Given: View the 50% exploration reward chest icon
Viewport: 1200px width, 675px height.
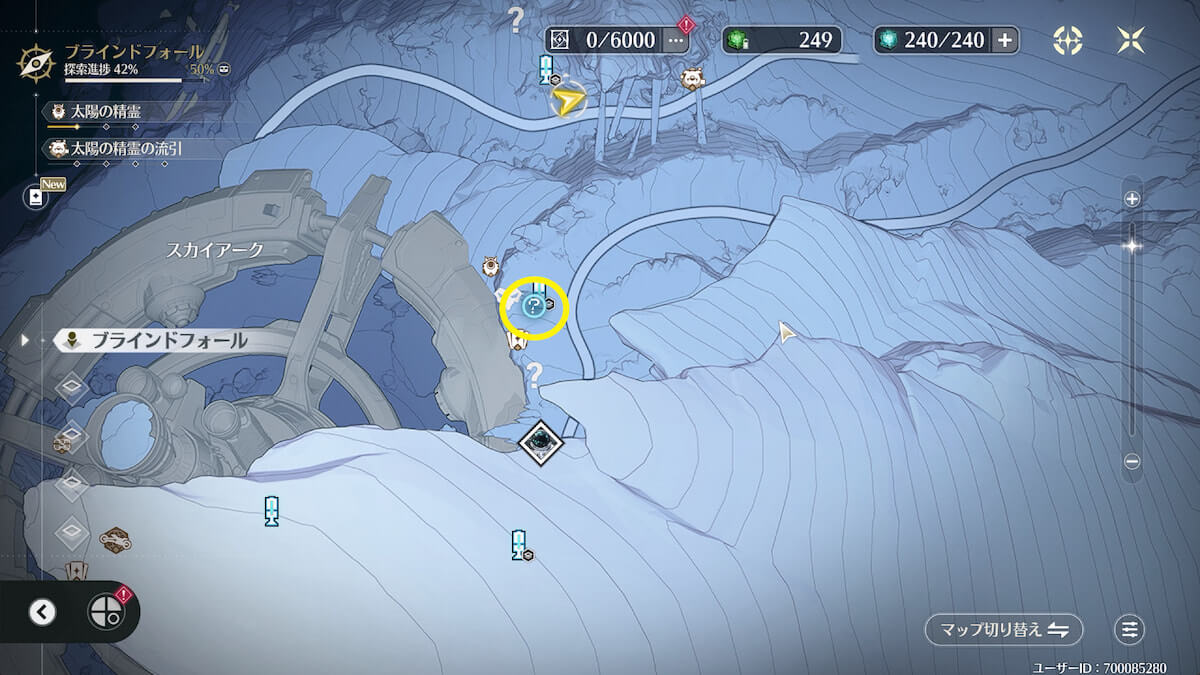Looking at the screenshot, I should click(x=224, y=69).
